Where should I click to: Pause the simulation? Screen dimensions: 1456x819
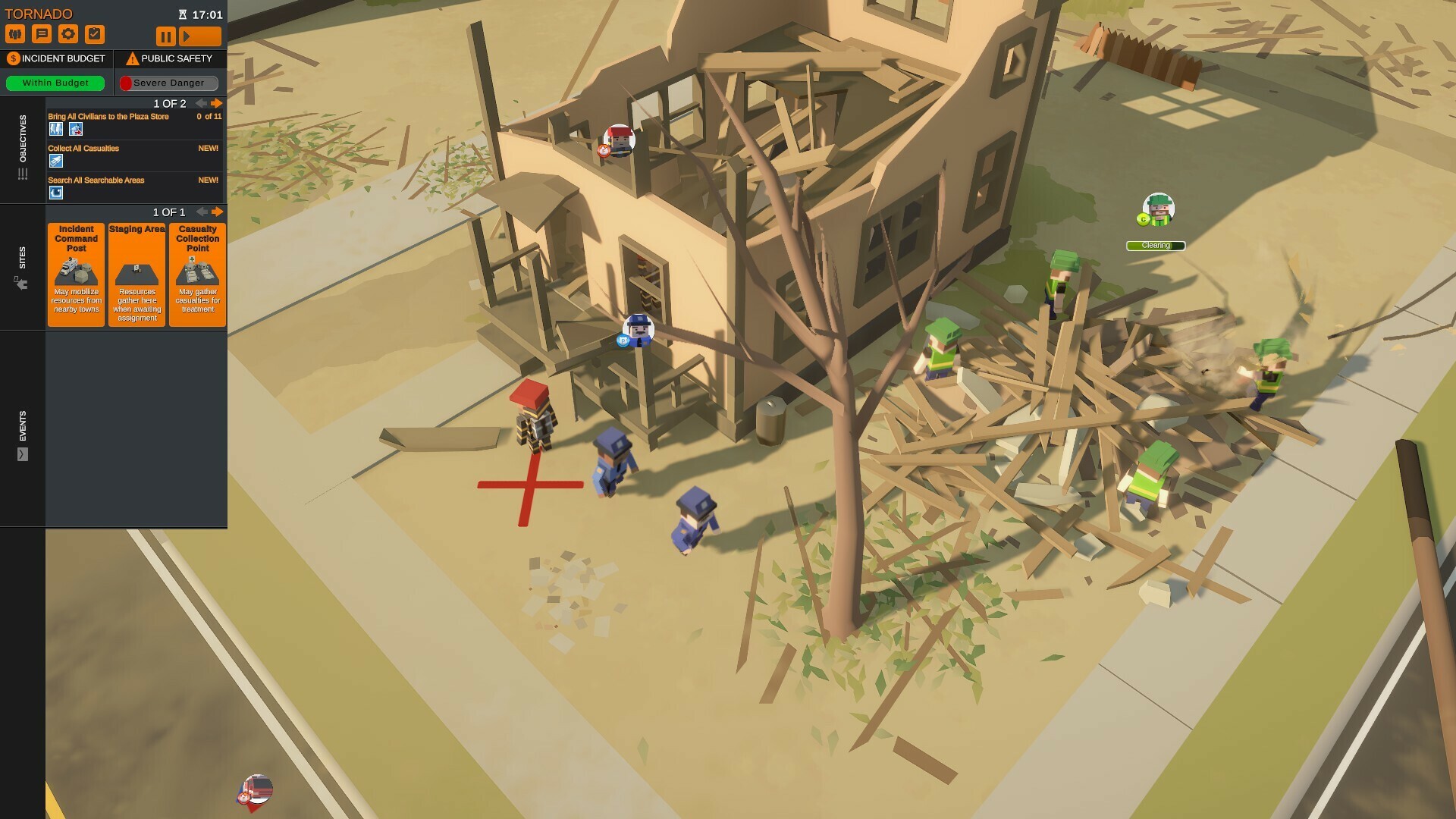click(x=165, y=36)
